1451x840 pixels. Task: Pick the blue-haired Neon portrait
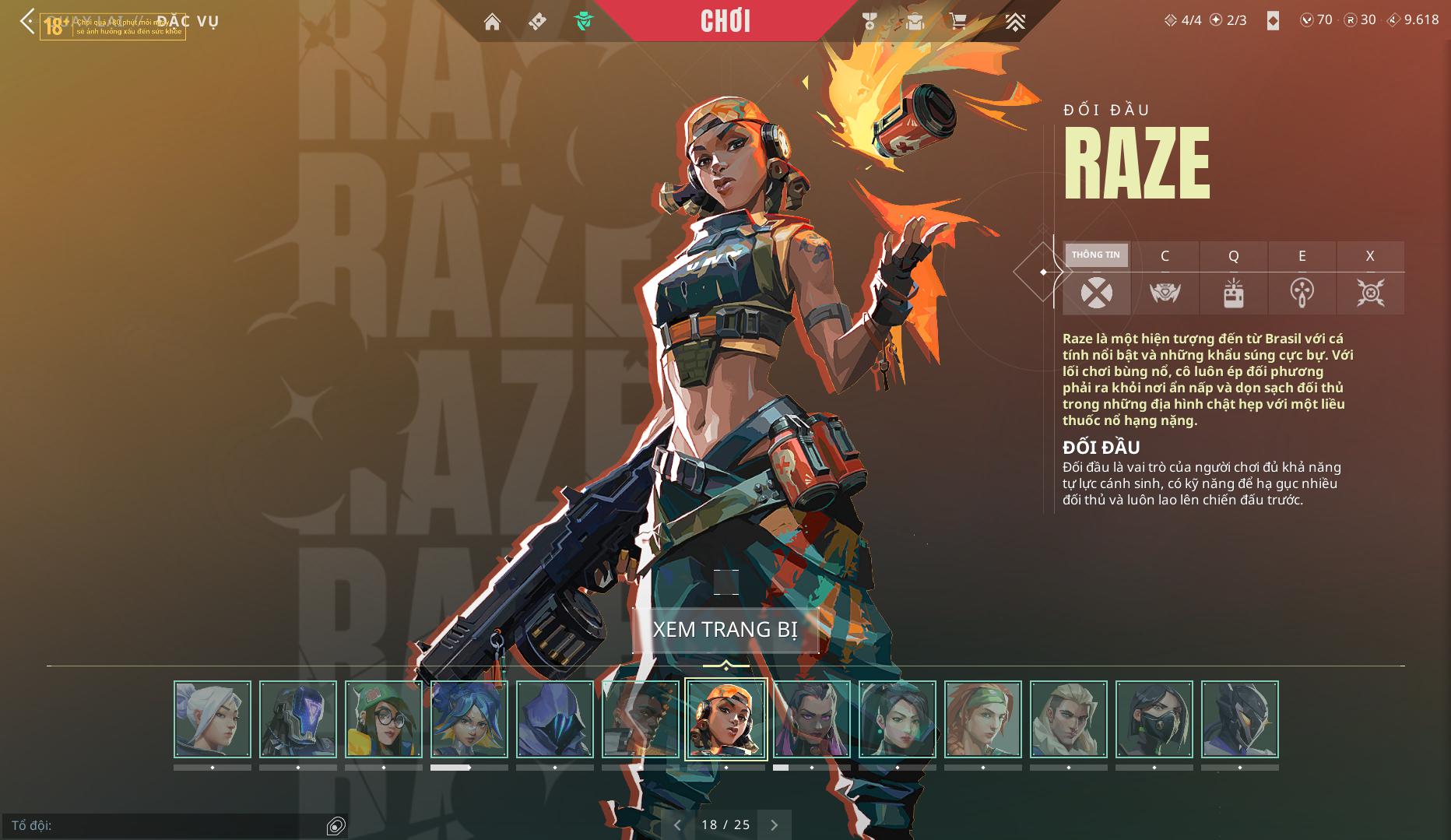pyautogui.click(x=469, y=719)
